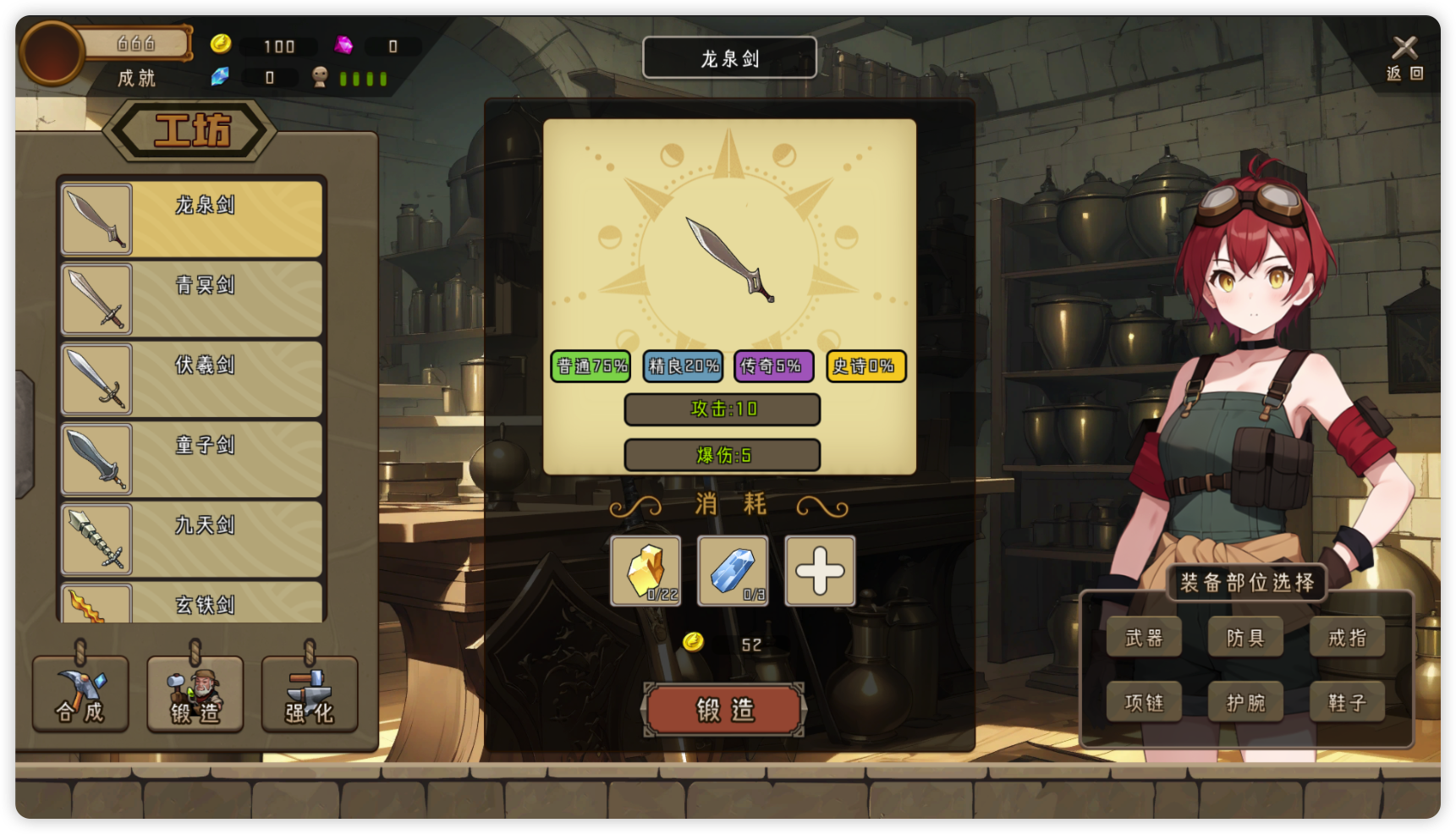Pick 童子剑 from the workshop list

click(192, 459)
